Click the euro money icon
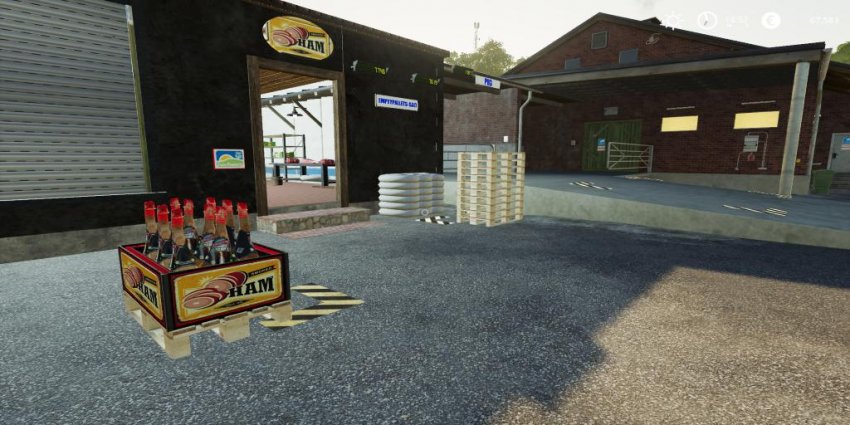The image size is (850, 425). point(770,20)
